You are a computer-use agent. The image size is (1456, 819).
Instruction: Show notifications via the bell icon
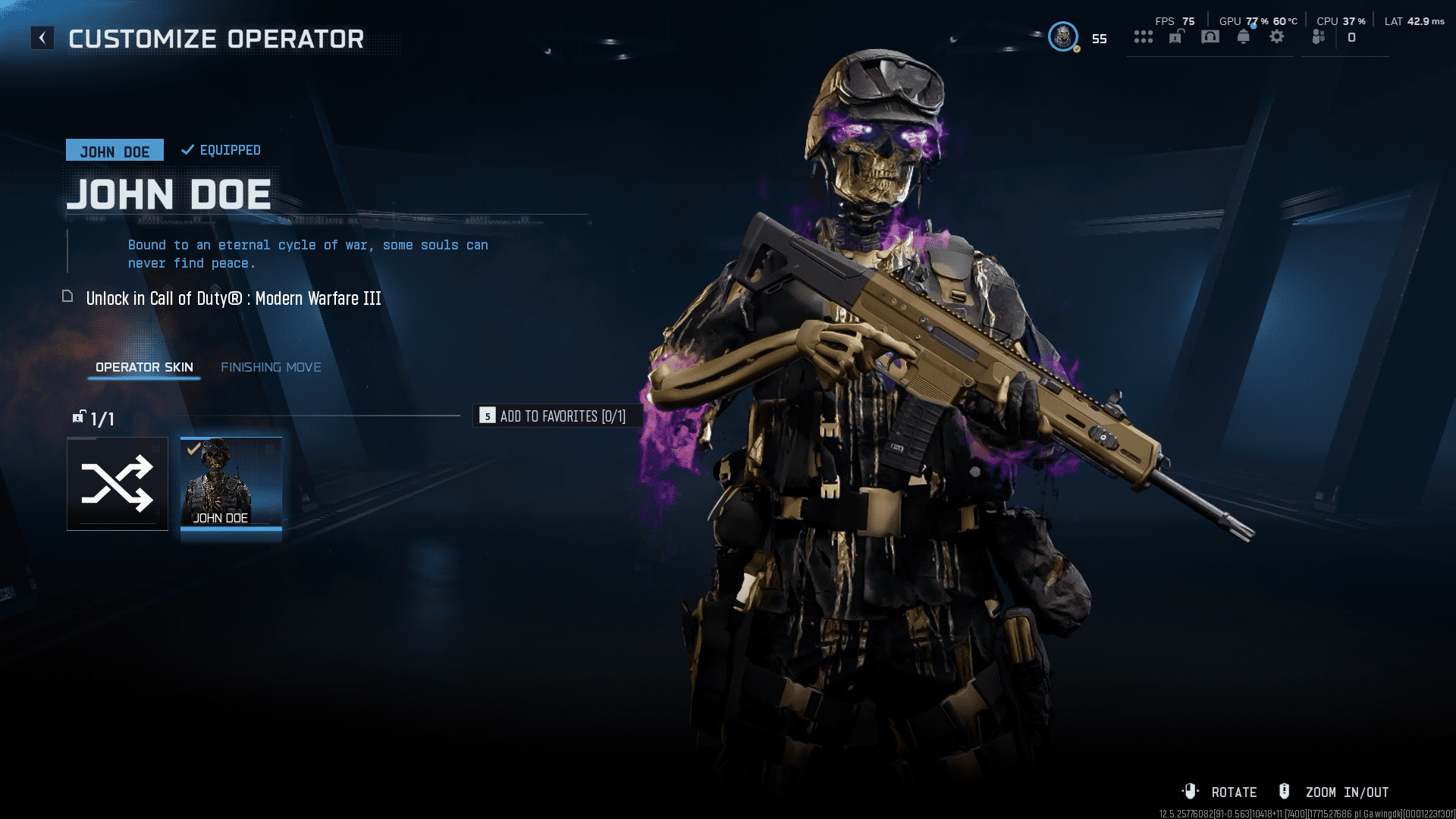point(1244,37)
